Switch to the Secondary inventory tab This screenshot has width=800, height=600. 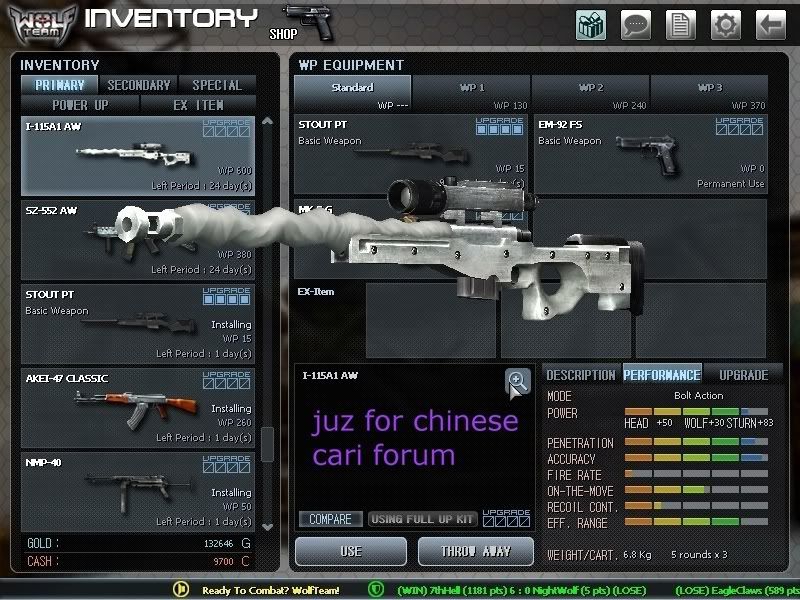pyautogui.click(x=139, y=85)
